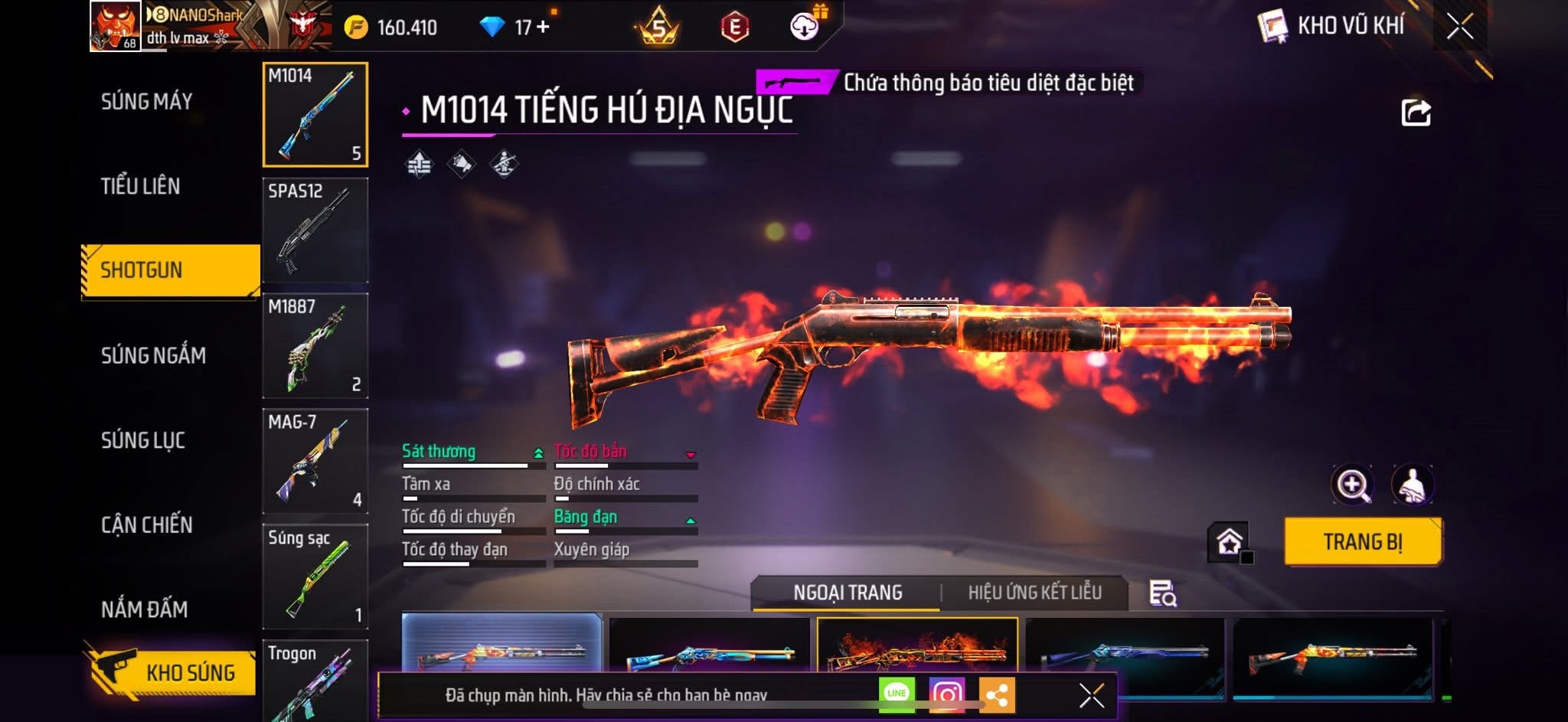The image size is (1568, 722).
Task: Pick the M1887 weapon tile
Action: click(x=315, y=345)
